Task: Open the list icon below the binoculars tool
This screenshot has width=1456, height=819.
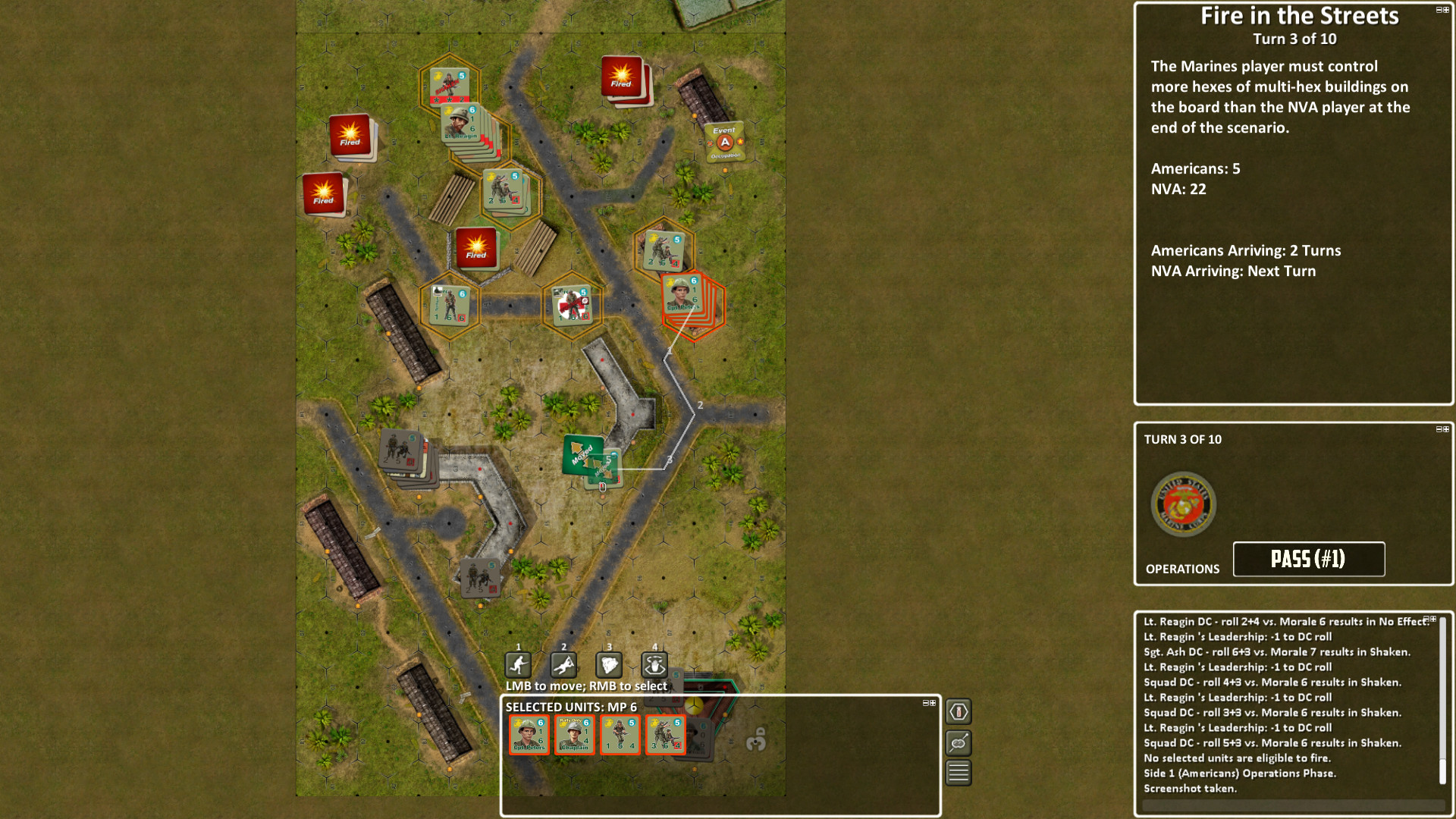Action: [958, 773]
